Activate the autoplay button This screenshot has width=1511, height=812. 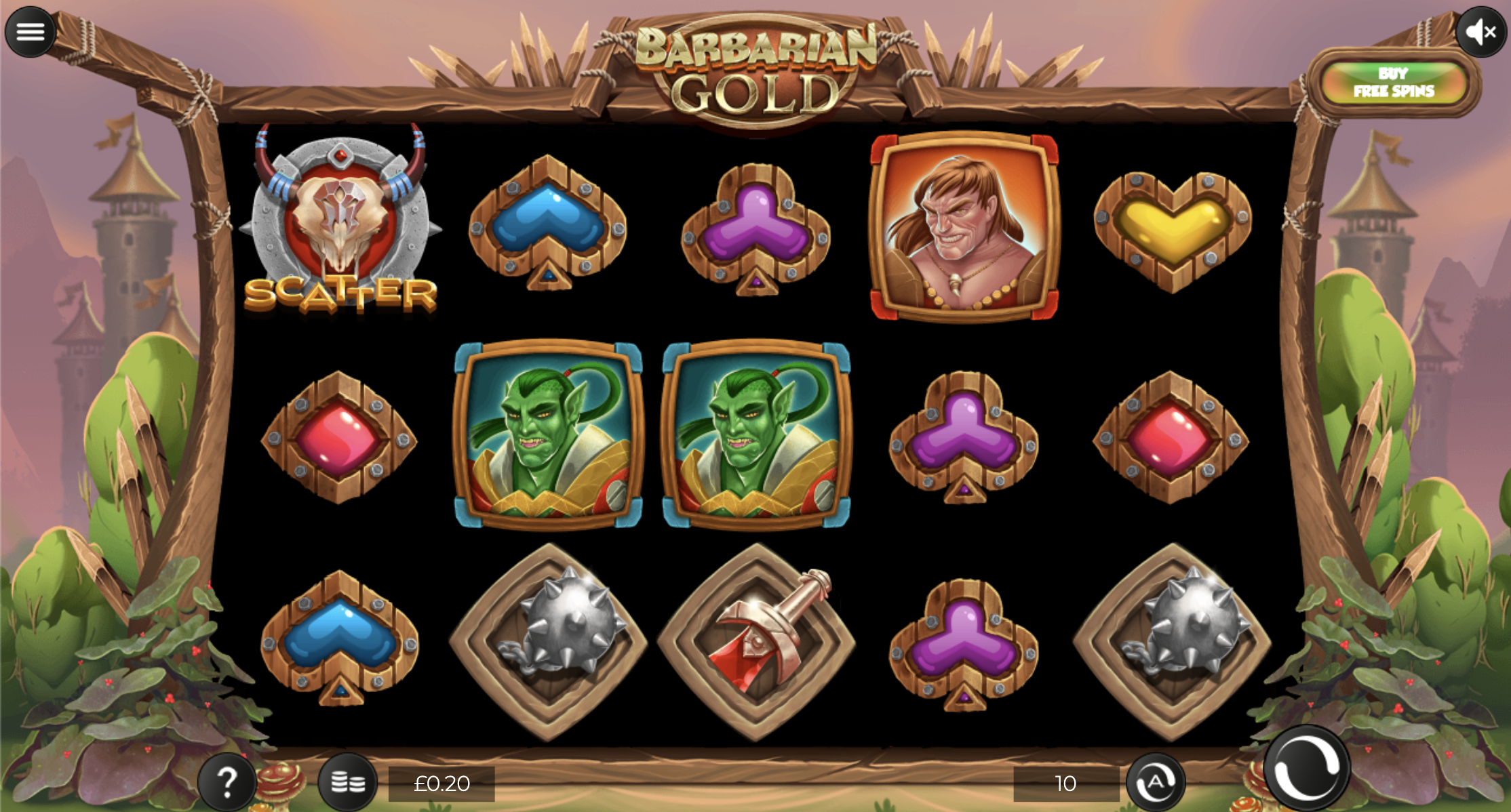pos(1156,782)
